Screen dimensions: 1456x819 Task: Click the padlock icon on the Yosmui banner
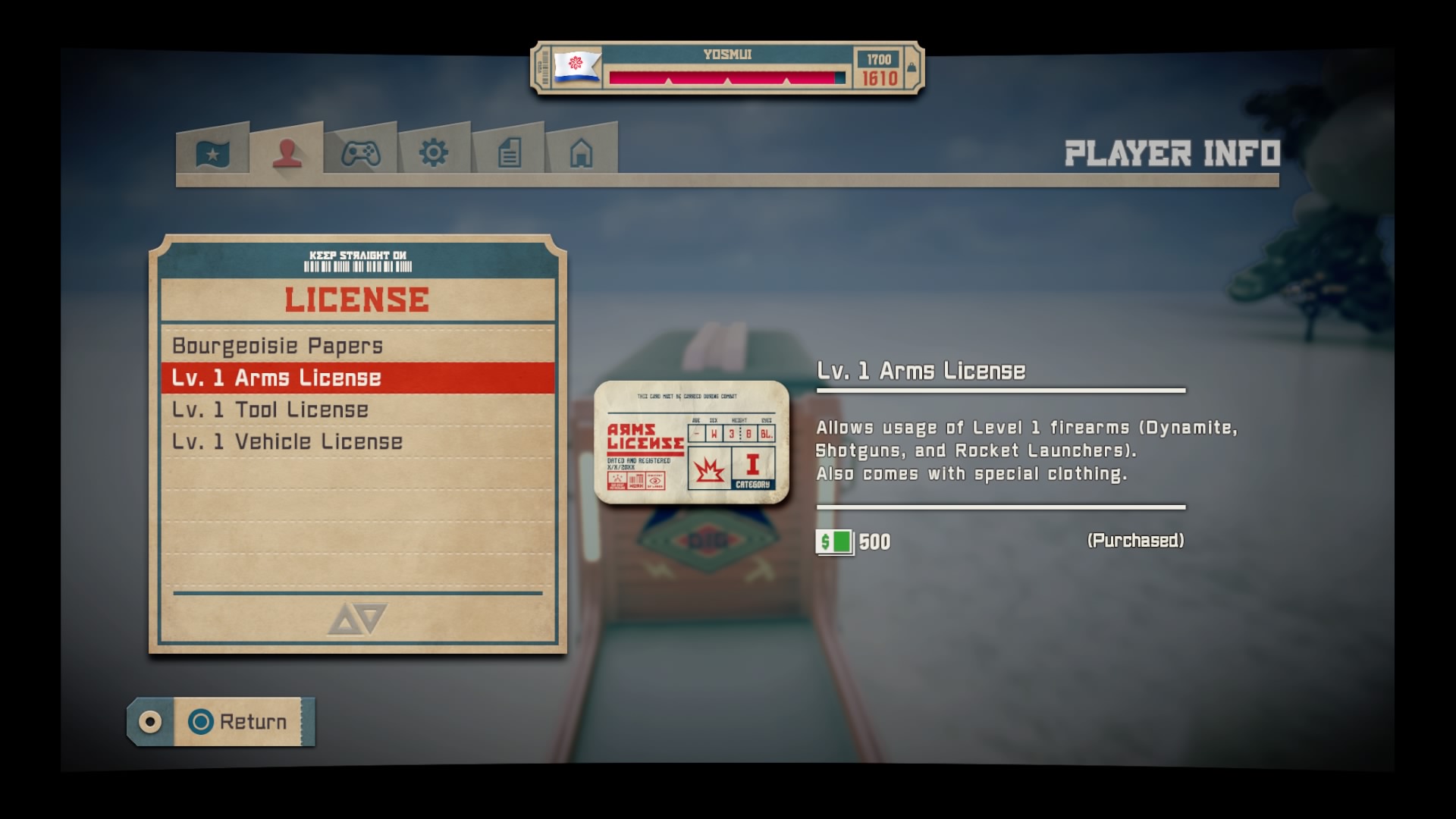[910, 66]
